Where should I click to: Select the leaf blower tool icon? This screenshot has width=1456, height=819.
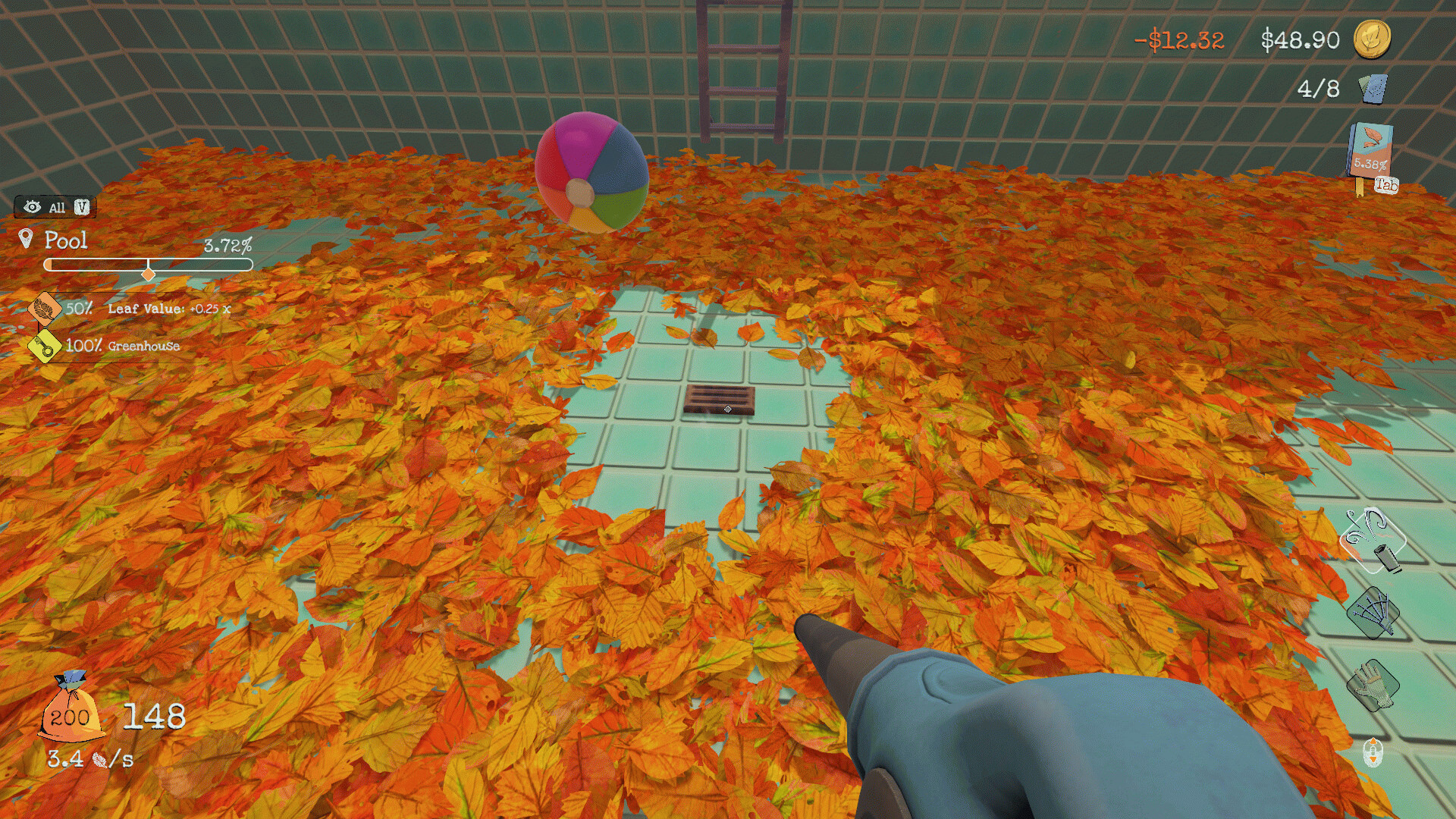pos(1373,541)
